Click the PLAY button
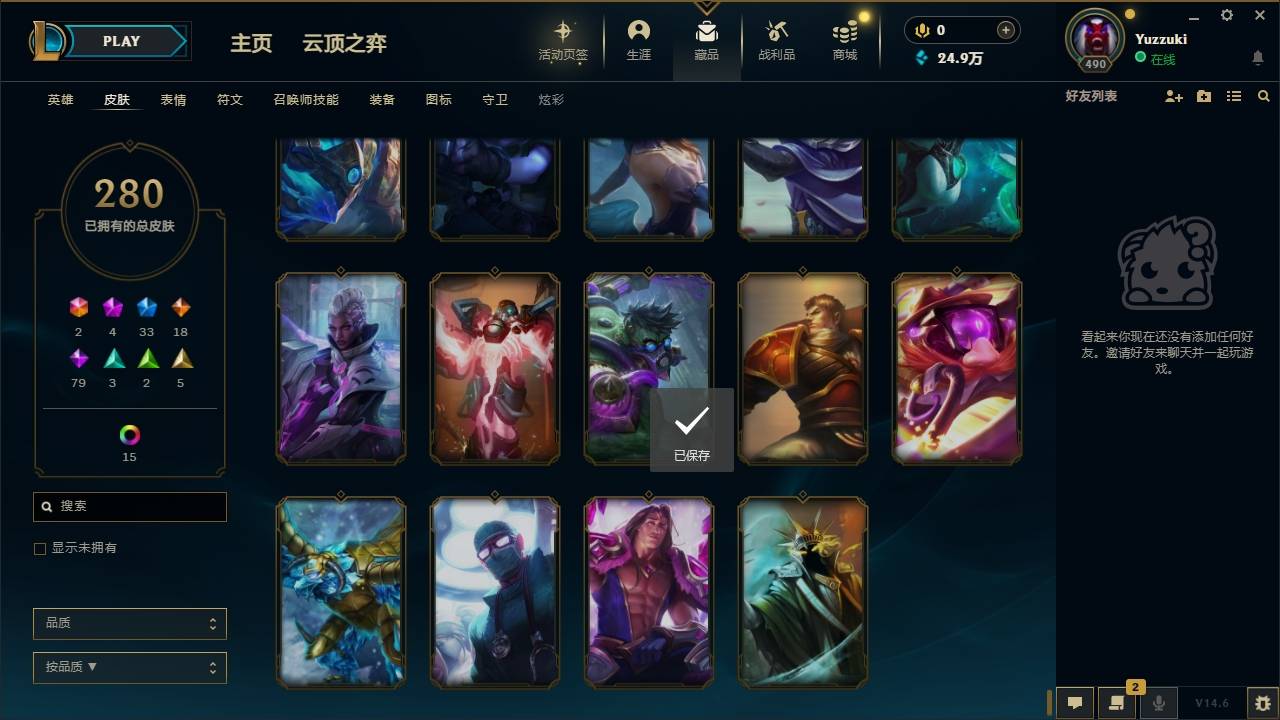Viewport: 1280px width, 720px height. tap(121, 41)
